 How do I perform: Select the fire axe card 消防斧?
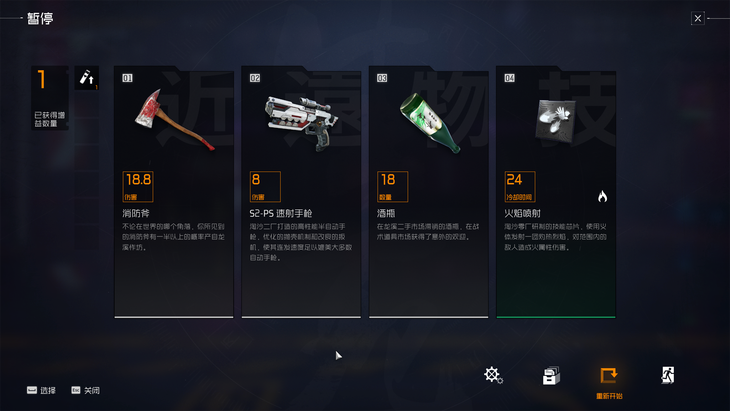(x=174, y=192)
